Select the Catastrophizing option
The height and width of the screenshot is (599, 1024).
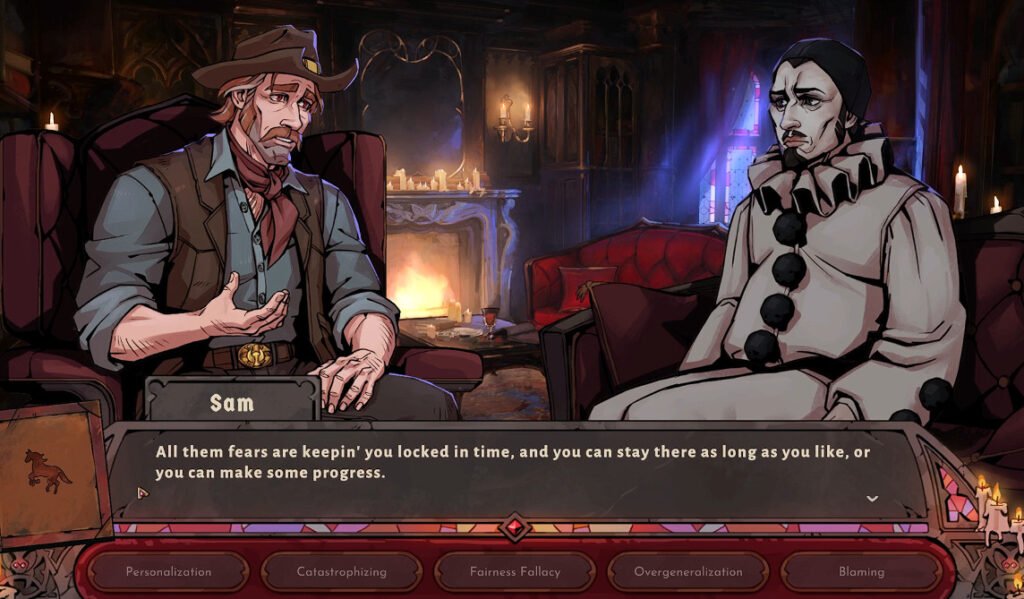click(341, 572)
